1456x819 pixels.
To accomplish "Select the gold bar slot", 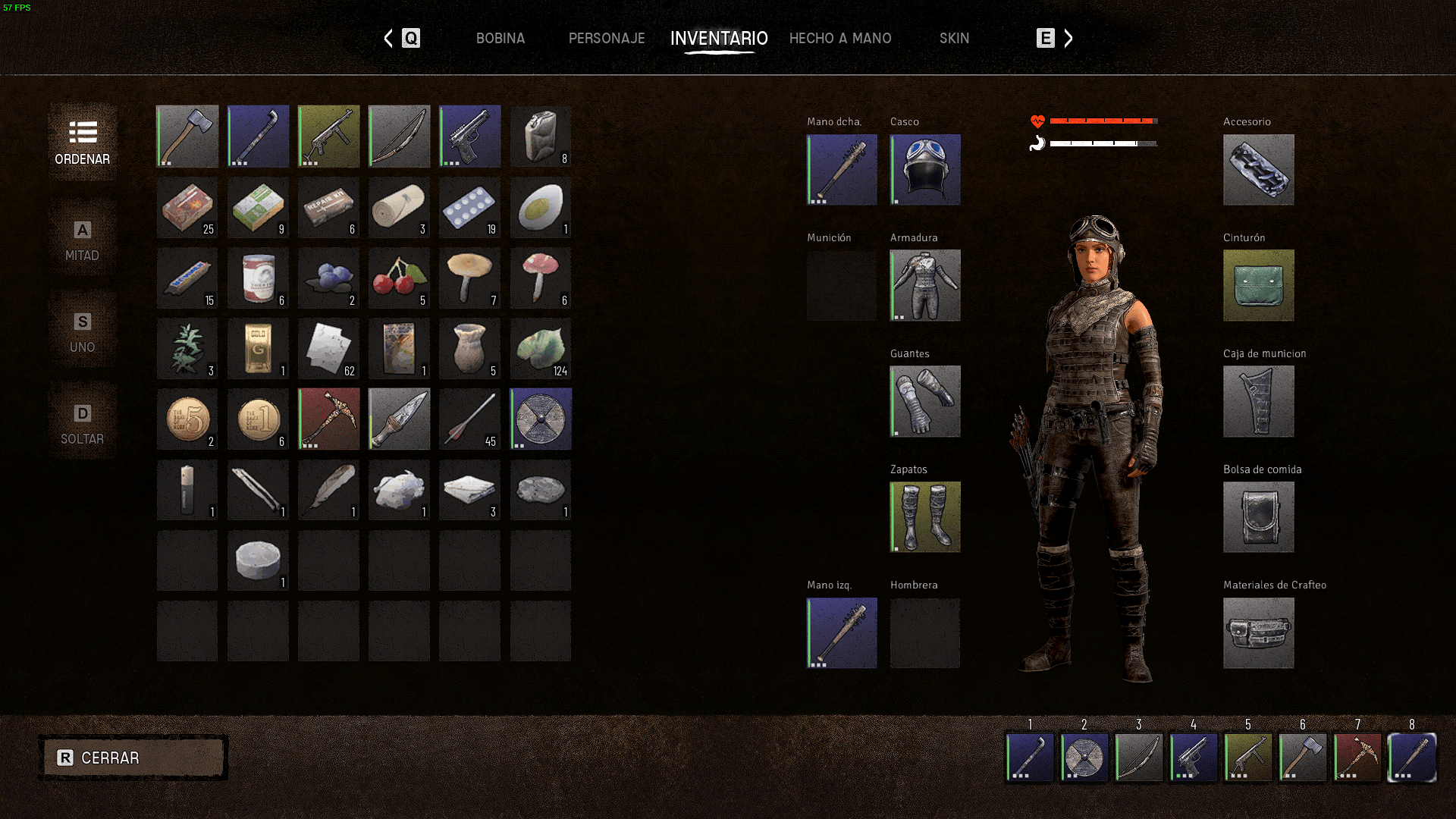I will tap(258, 349).
